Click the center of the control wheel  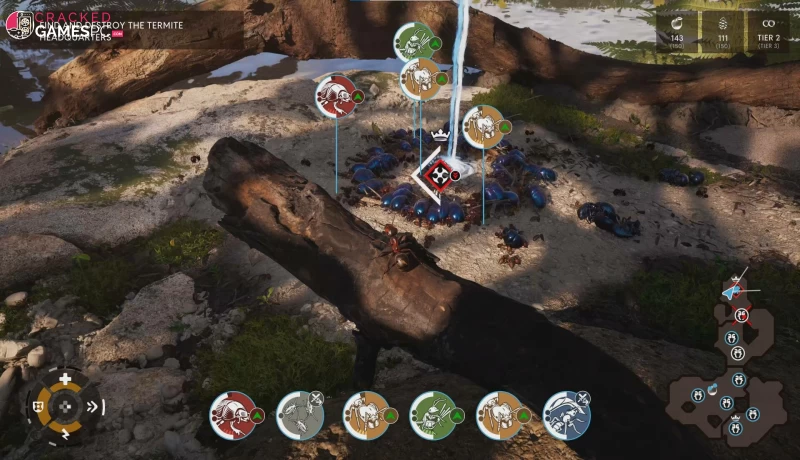[x=66, y=406]
